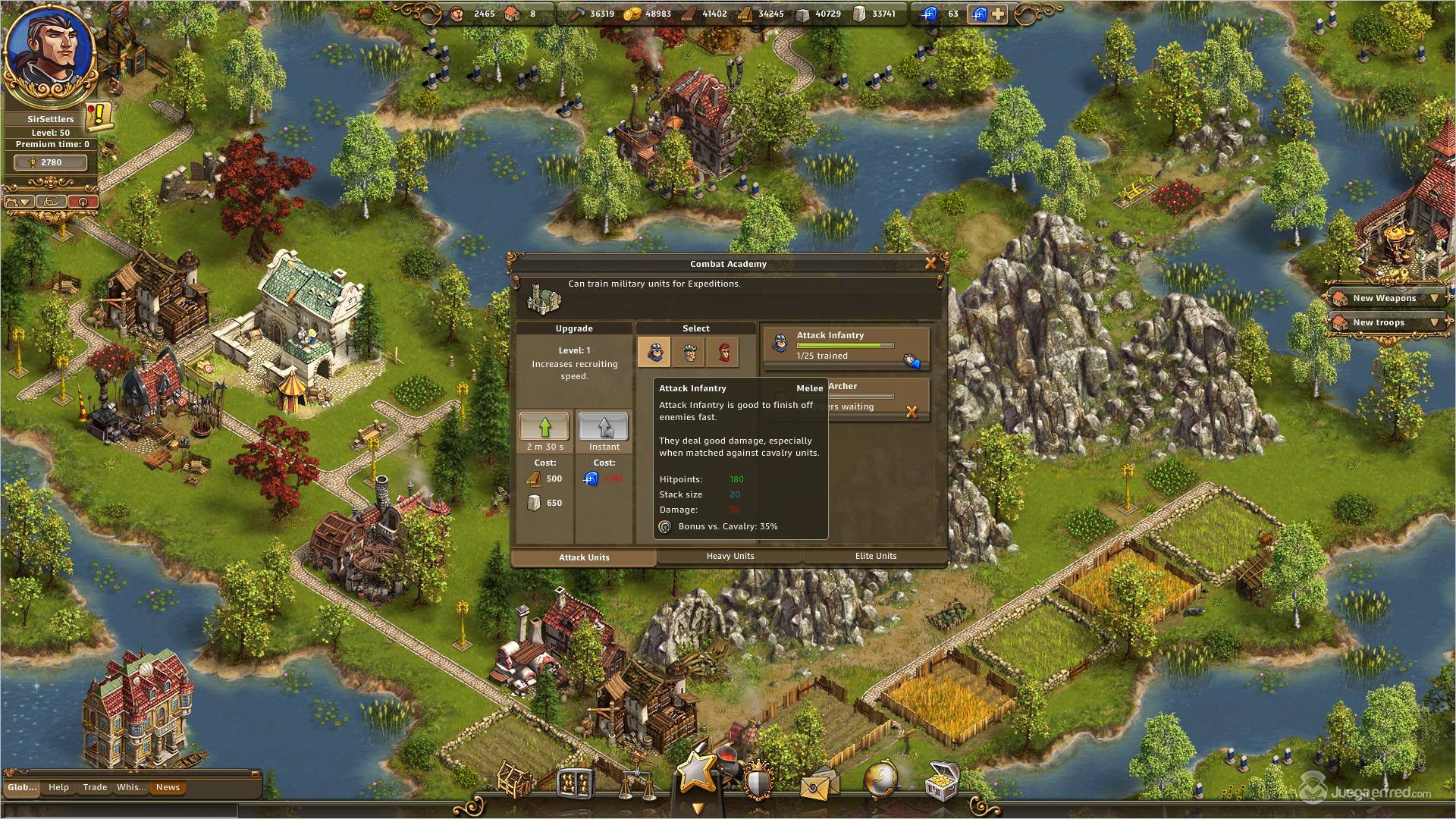Image resolution: width=1456 pixels, height=819 pixels.
Task: Select the red-helmeted unit portrait
Action: 723,352
